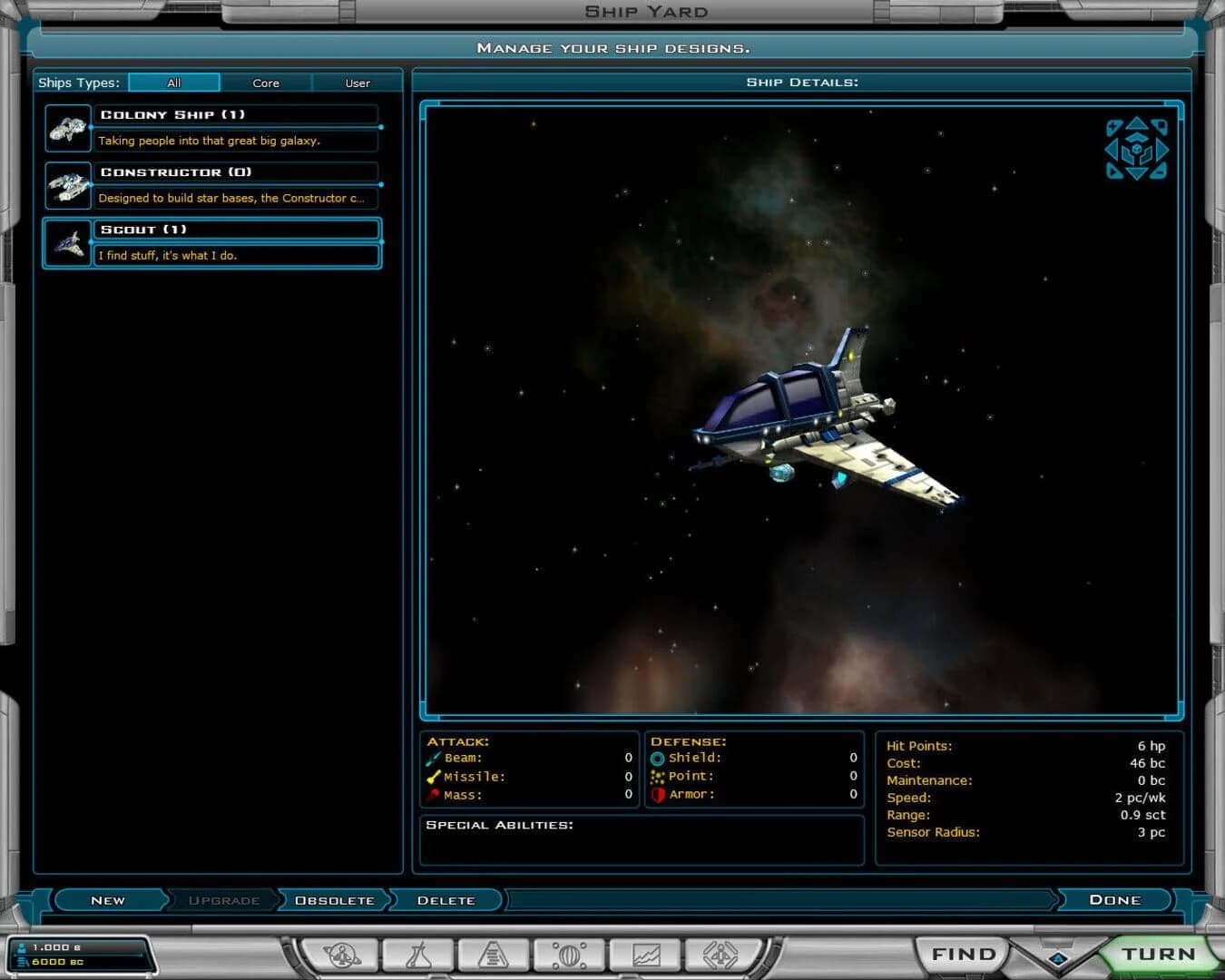1225x980 pixels.
Task: Open the diplomacy screen icon
Action: (x=720, y=954)
